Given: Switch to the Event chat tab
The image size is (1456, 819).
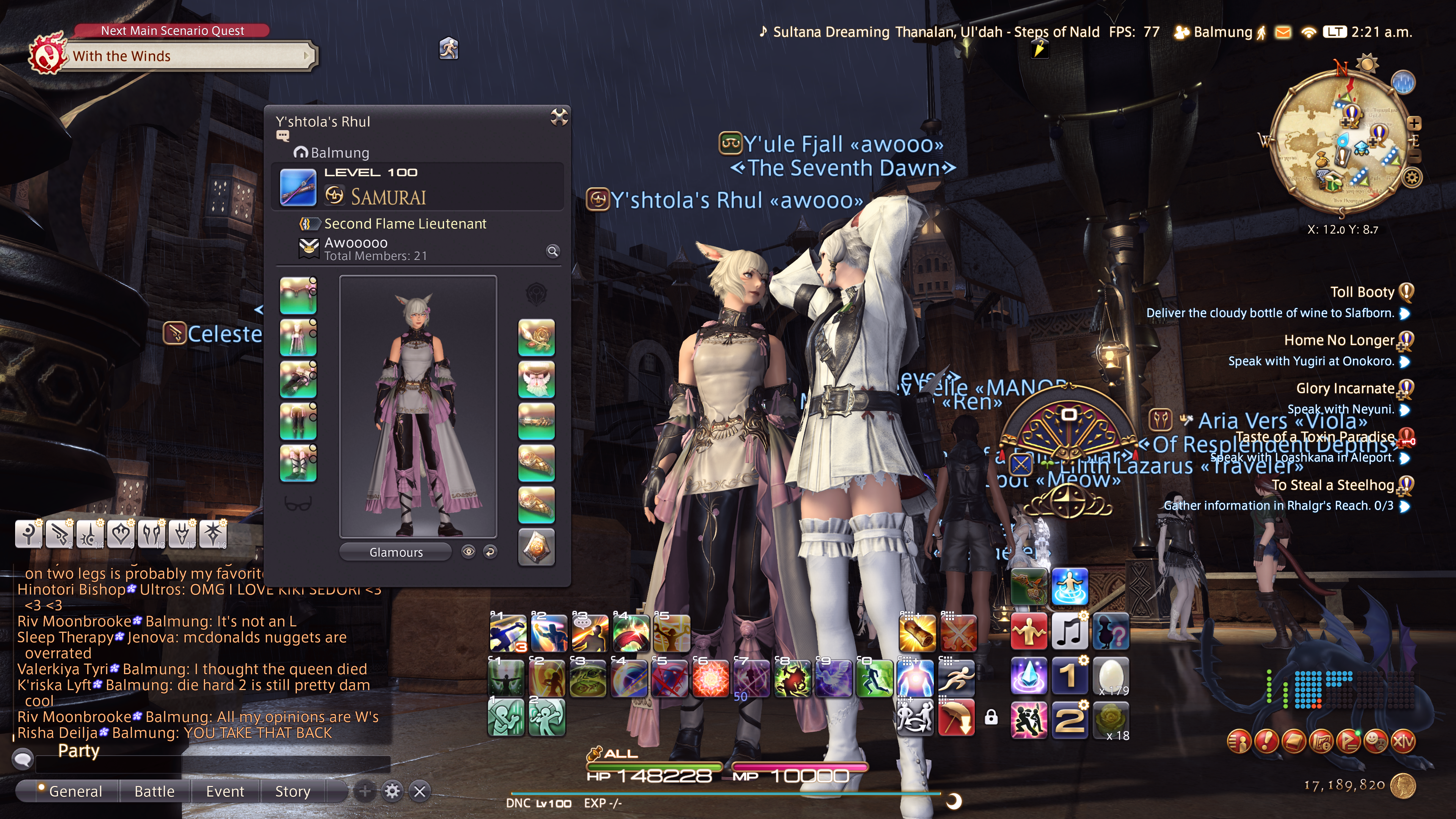Looking at the screenshot, I should tap(225, 791).
